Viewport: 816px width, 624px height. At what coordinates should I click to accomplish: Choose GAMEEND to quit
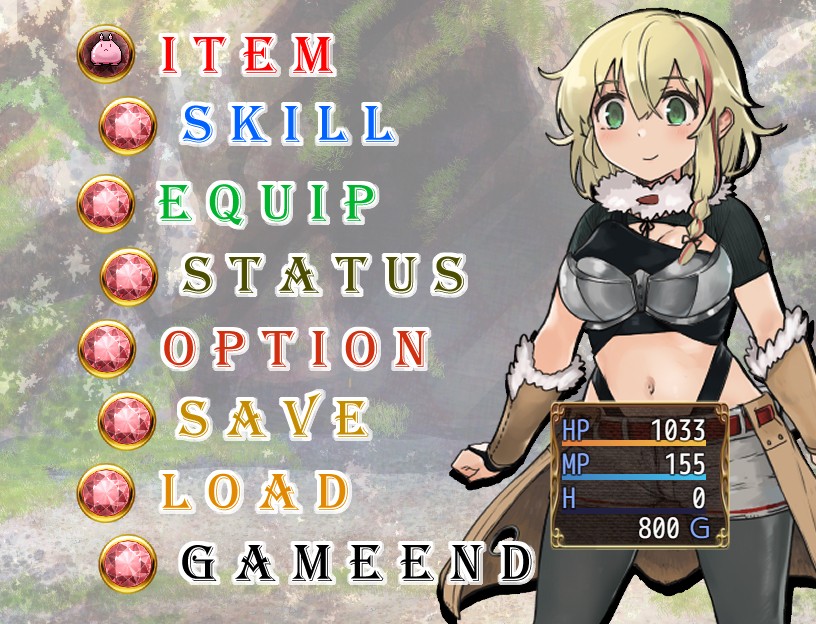[355, 563]
